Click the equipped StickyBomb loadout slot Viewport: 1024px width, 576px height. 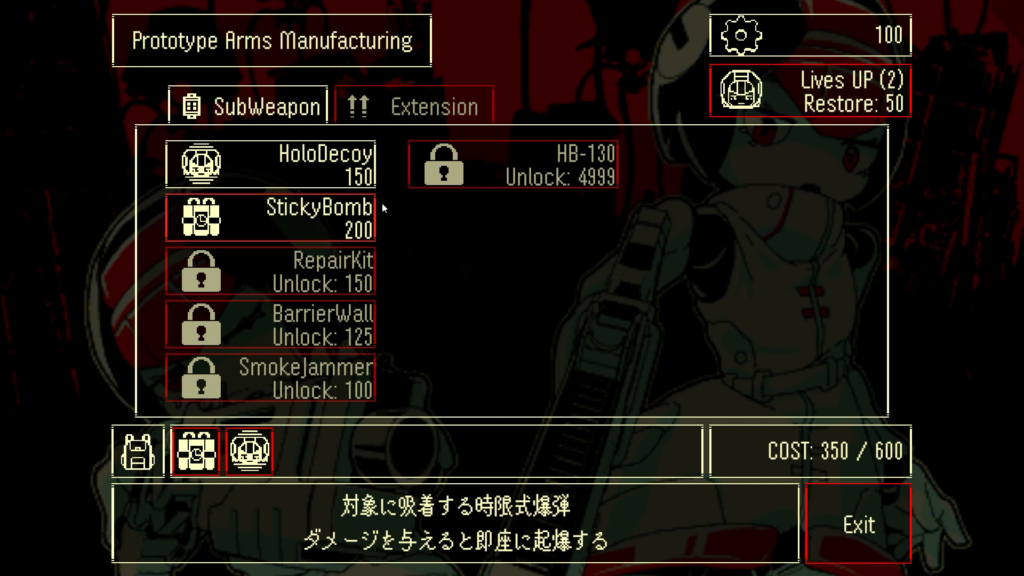(195, 451)
